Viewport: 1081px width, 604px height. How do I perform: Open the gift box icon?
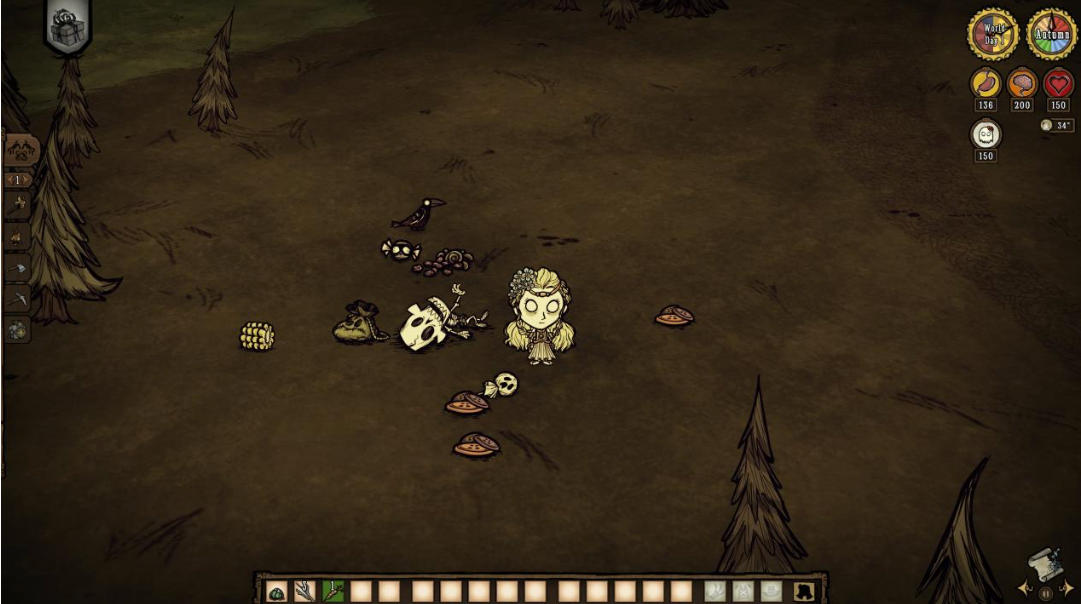[x=68, y=27]
